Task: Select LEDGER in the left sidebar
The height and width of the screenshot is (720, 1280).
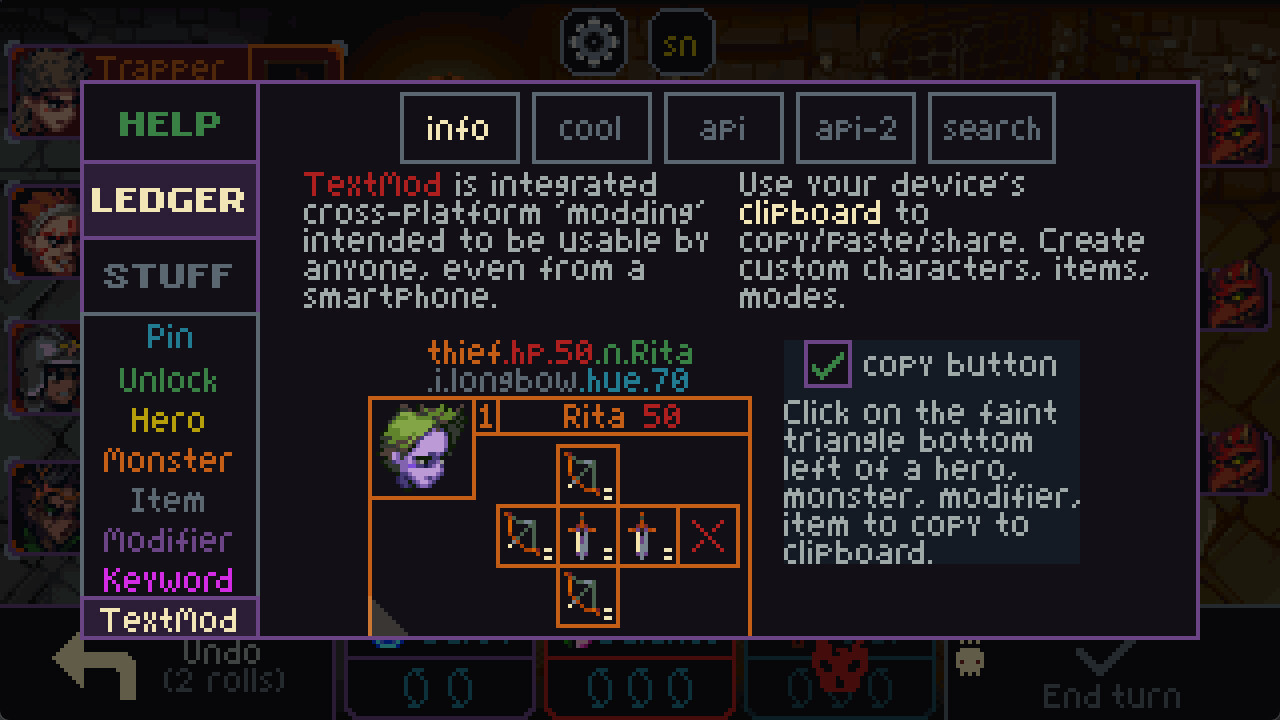Action: tap(169, 200)
